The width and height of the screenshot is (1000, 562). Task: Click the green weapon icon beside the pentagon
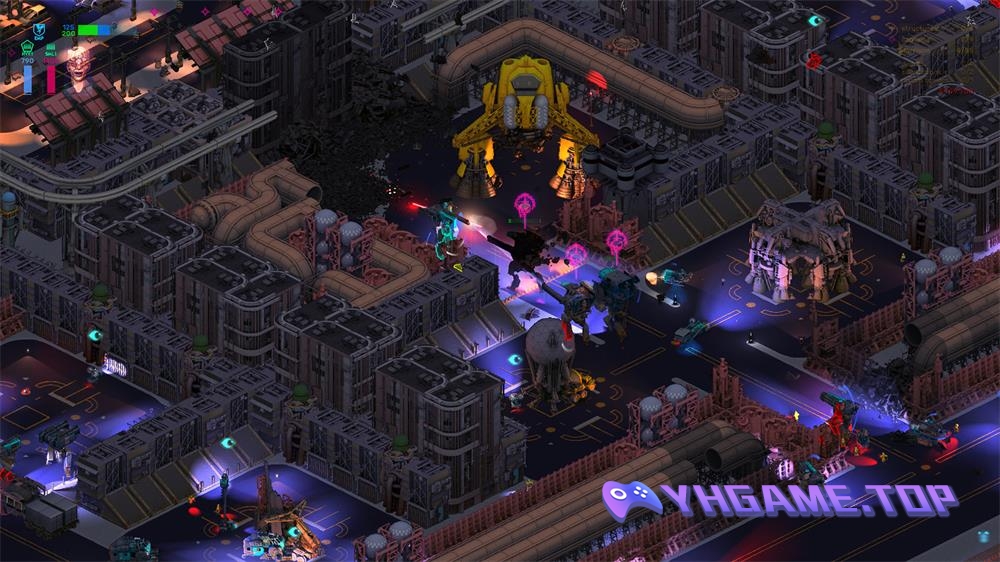coord(50,49)
